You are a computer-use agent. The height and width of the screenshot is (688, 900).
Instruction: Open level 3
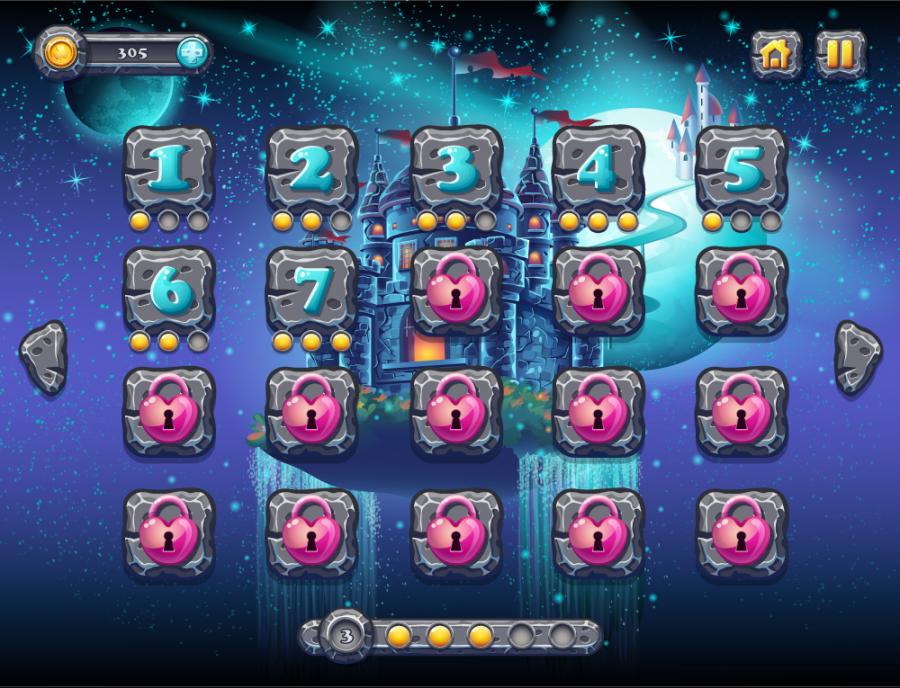456,168
